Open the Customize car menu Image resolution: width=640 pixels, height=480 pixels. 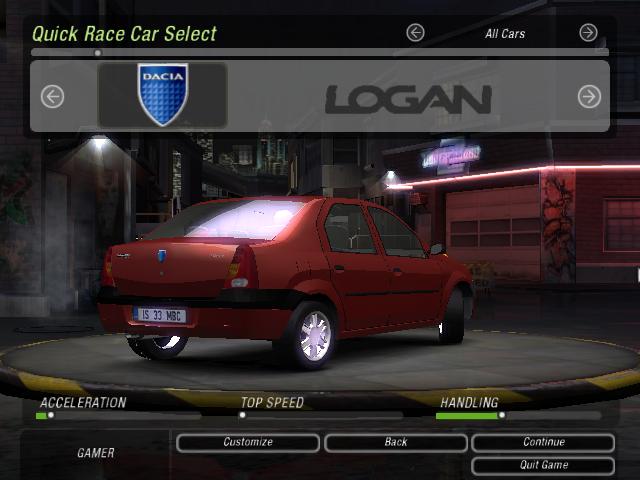248,442
